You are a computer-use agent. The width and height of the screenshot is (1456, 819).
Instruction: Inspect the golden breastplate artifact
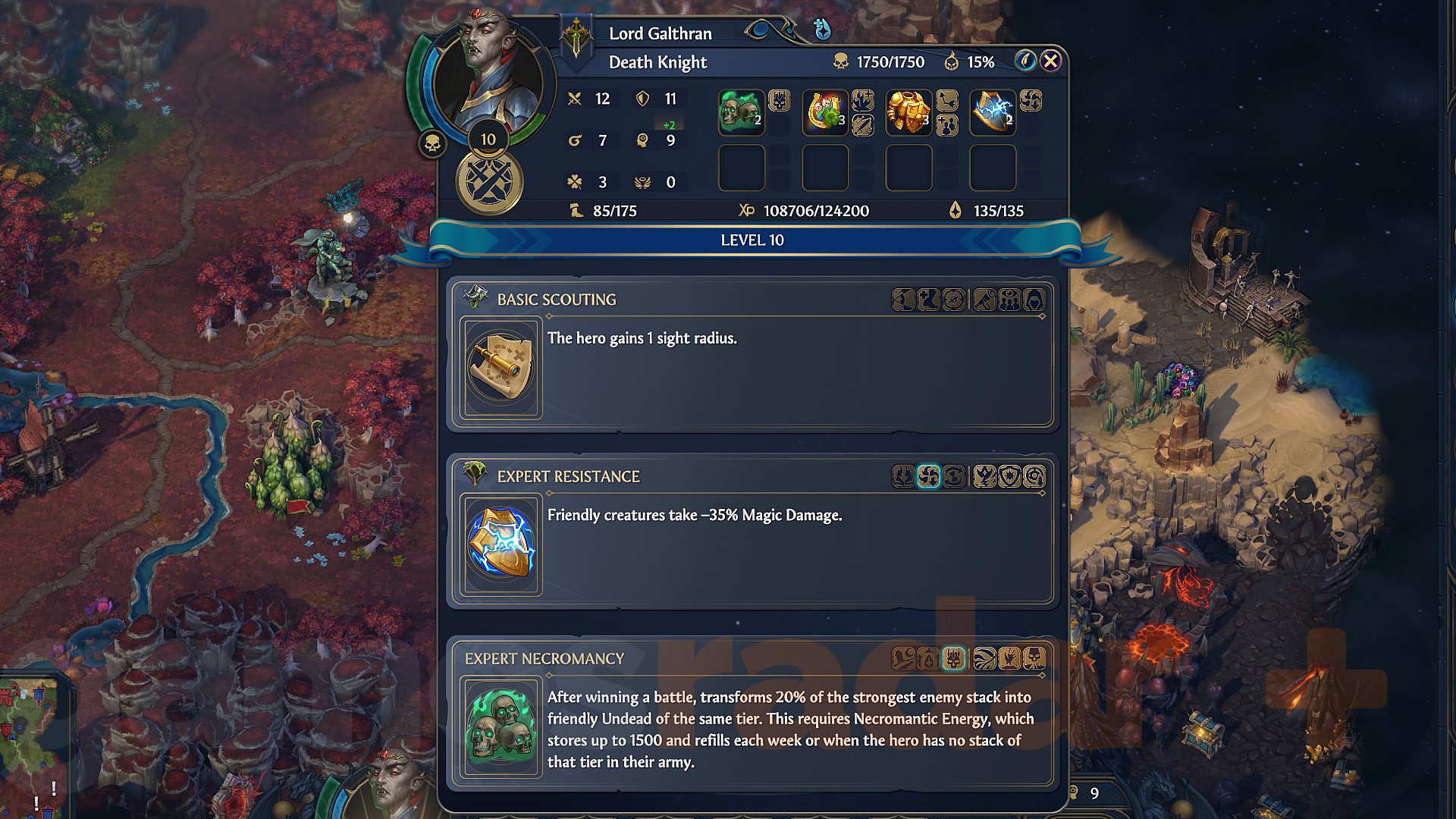[908, 112]
